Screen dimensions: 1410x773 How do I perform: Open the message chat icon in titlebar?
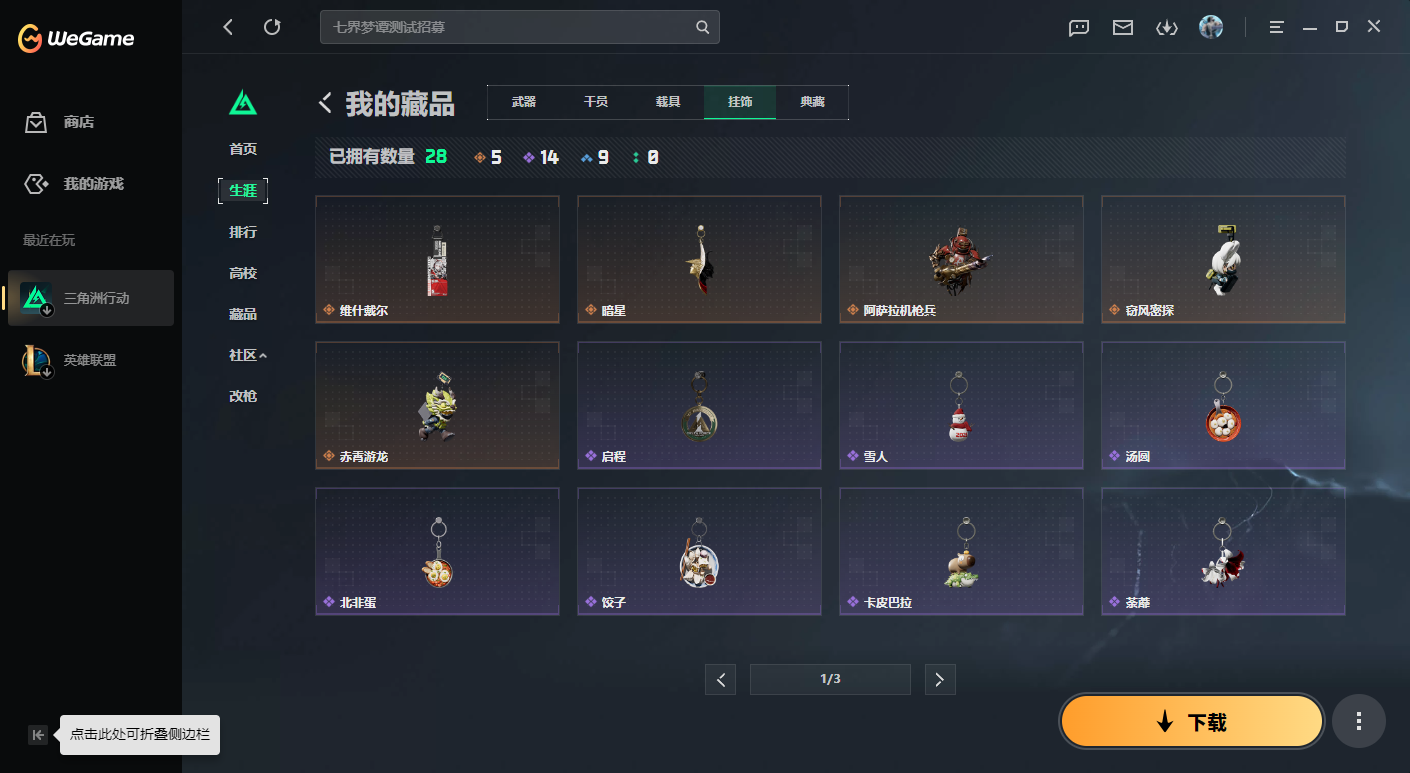coord(1078,27)
